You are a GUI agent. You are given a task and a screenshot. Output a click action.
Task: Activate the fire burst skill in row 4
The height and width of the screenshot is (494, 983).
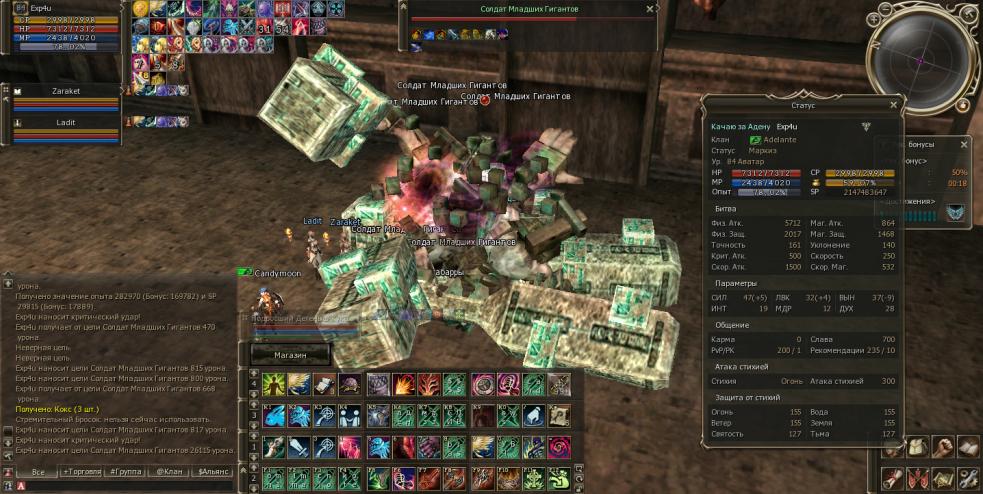click(403, 385)
